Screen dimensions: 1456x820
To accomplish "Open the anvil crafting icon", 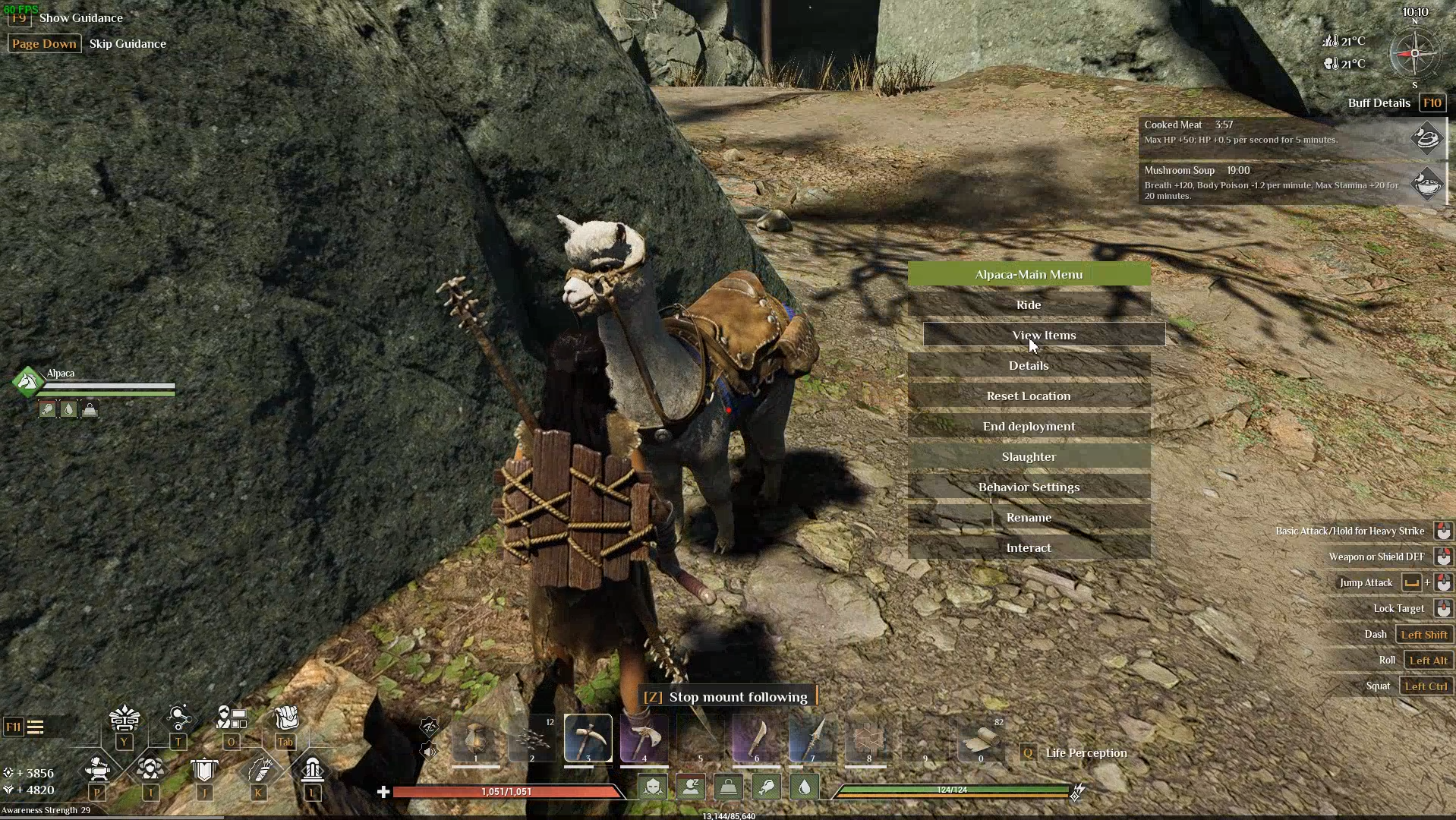I will (98, 770).
